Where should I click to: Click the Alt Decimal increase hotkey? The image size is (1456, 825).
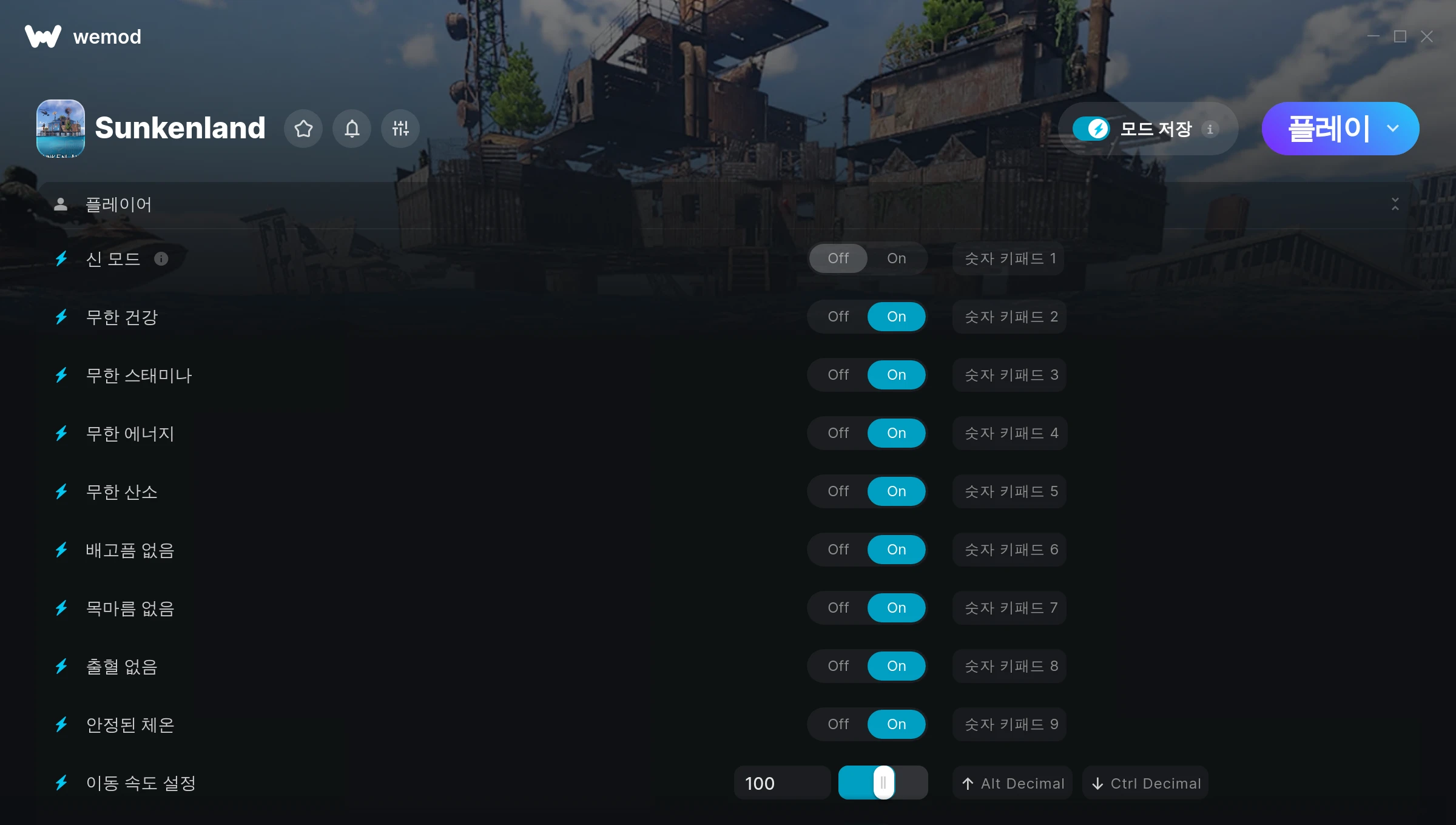(1013, 783)
